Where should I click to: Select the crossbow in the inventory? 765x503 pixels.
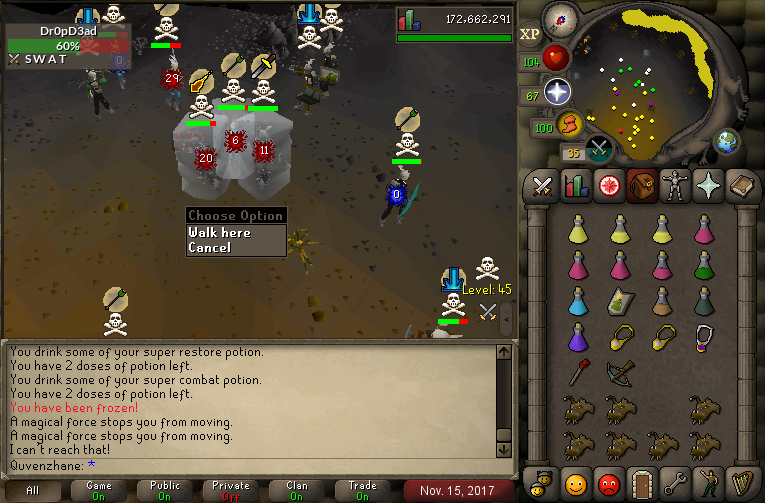620,374
